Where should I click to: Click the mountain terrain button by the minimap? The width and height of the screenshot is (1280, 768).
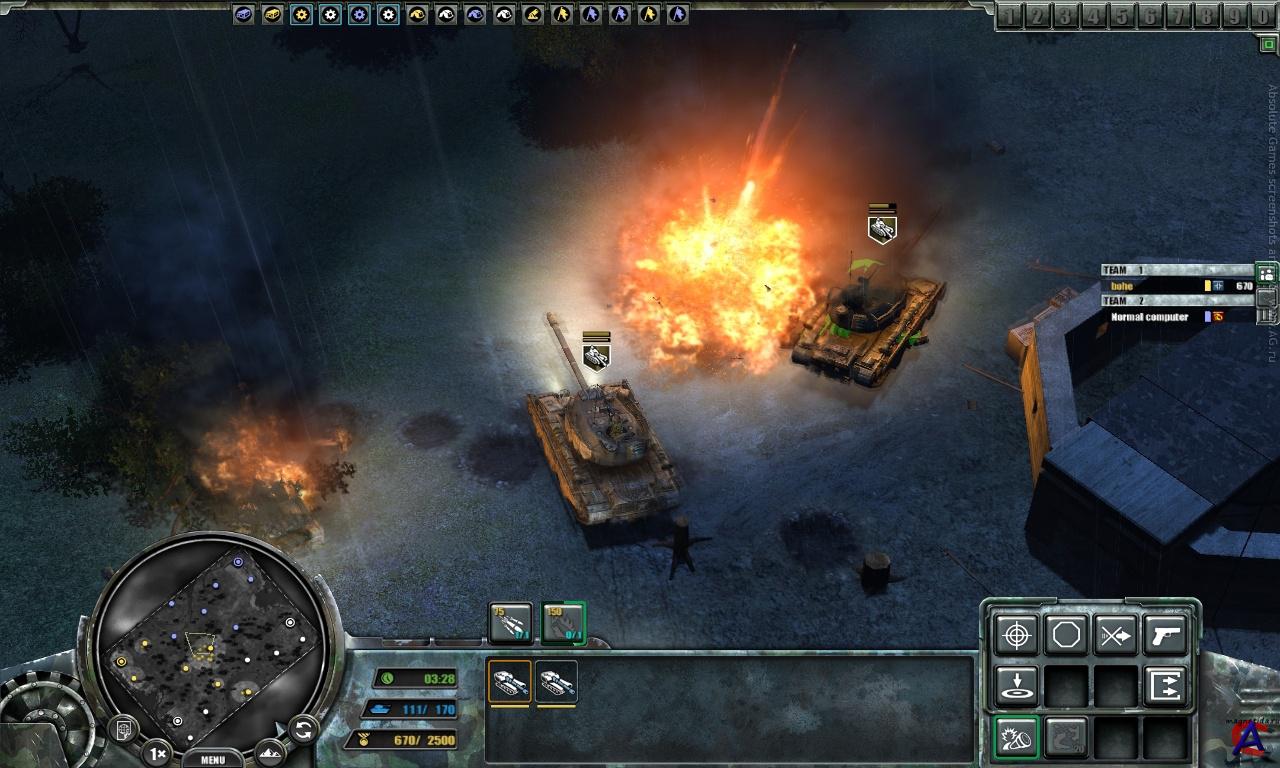coord(268,751)
